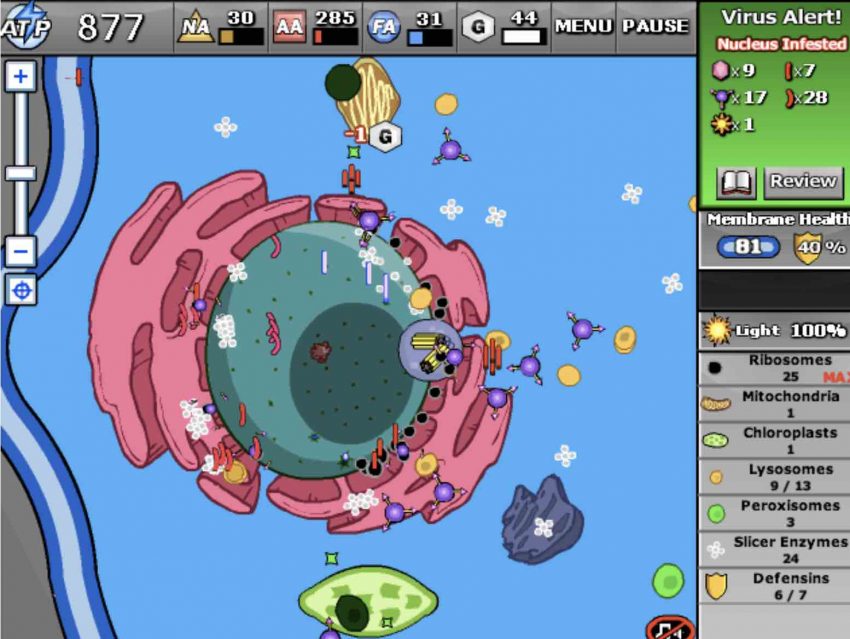Choose the Chloroplasts row
Viewport: 850px width, 639px height.
[x=775, y=441]
